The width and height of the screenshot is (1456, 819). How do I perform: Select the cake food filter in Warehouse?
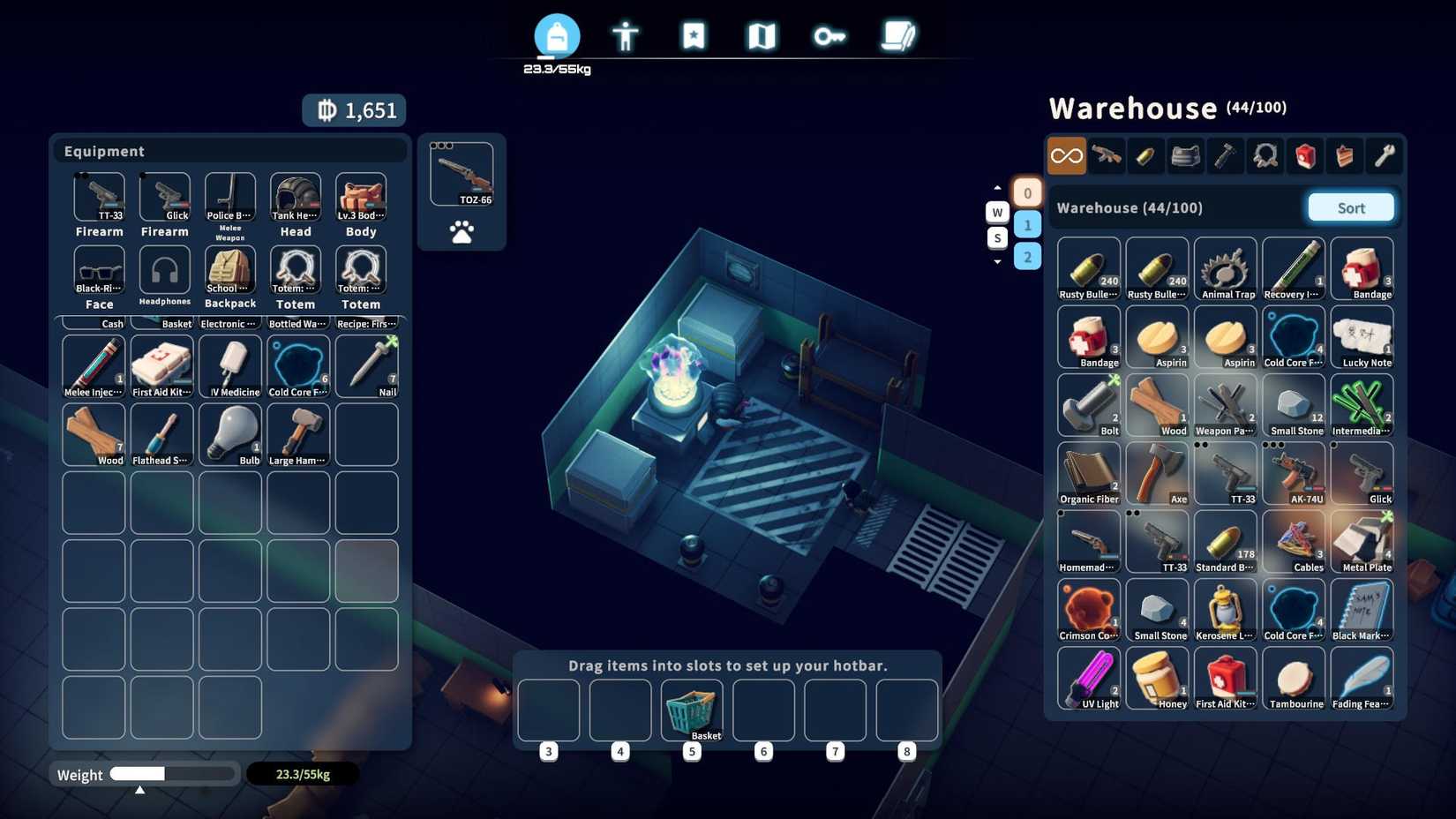coord(1344,155)
